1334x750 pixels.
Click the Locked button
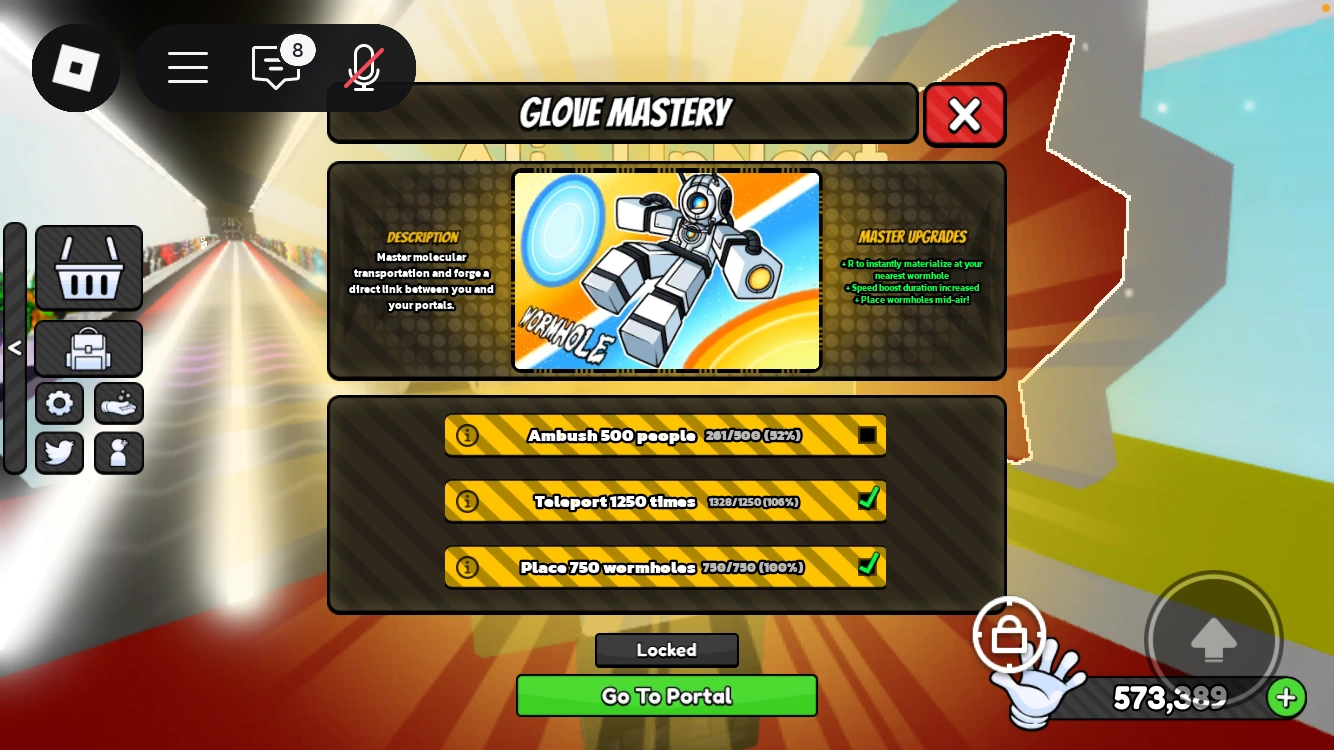[x=666, y=650]
